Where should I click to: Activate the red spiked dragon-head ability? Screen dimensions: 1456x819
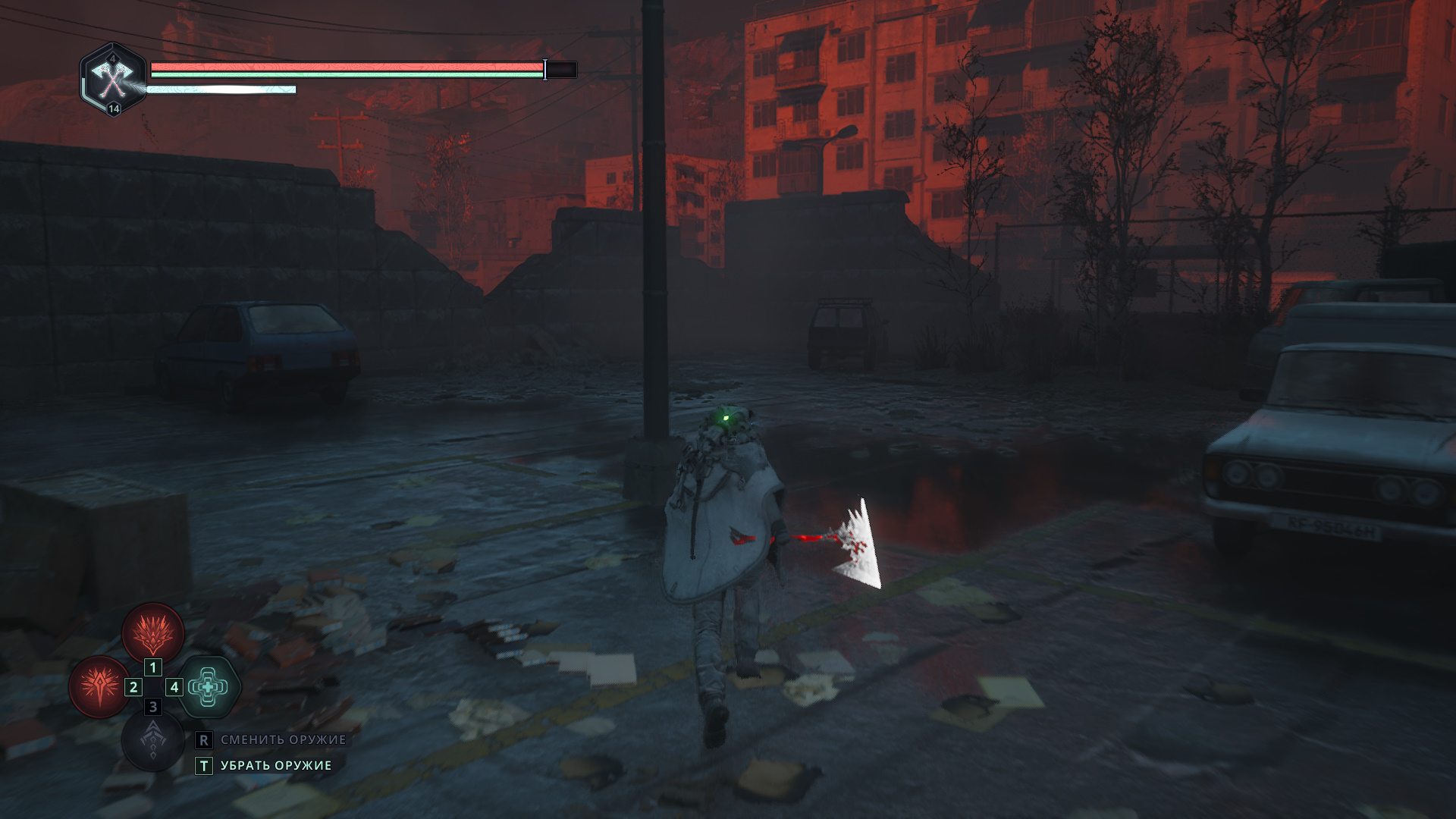coord(153,632)
